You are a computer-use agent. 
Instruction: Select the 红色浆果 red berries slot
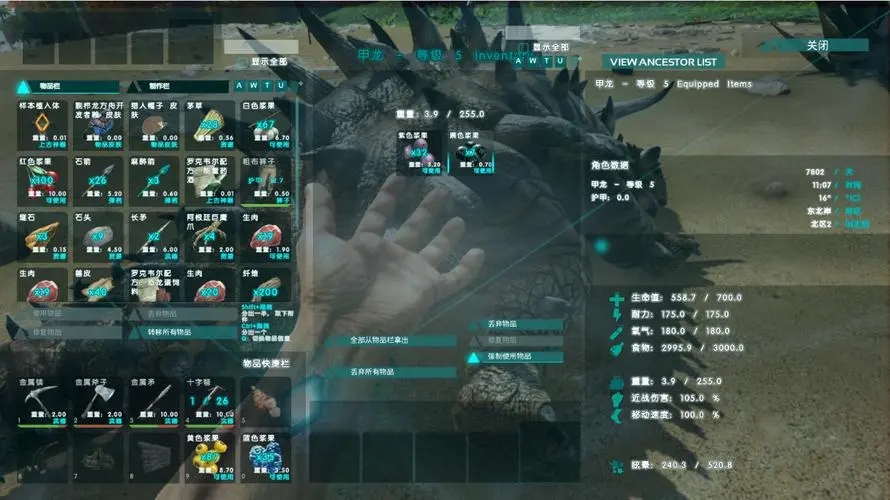coord(43,180)
